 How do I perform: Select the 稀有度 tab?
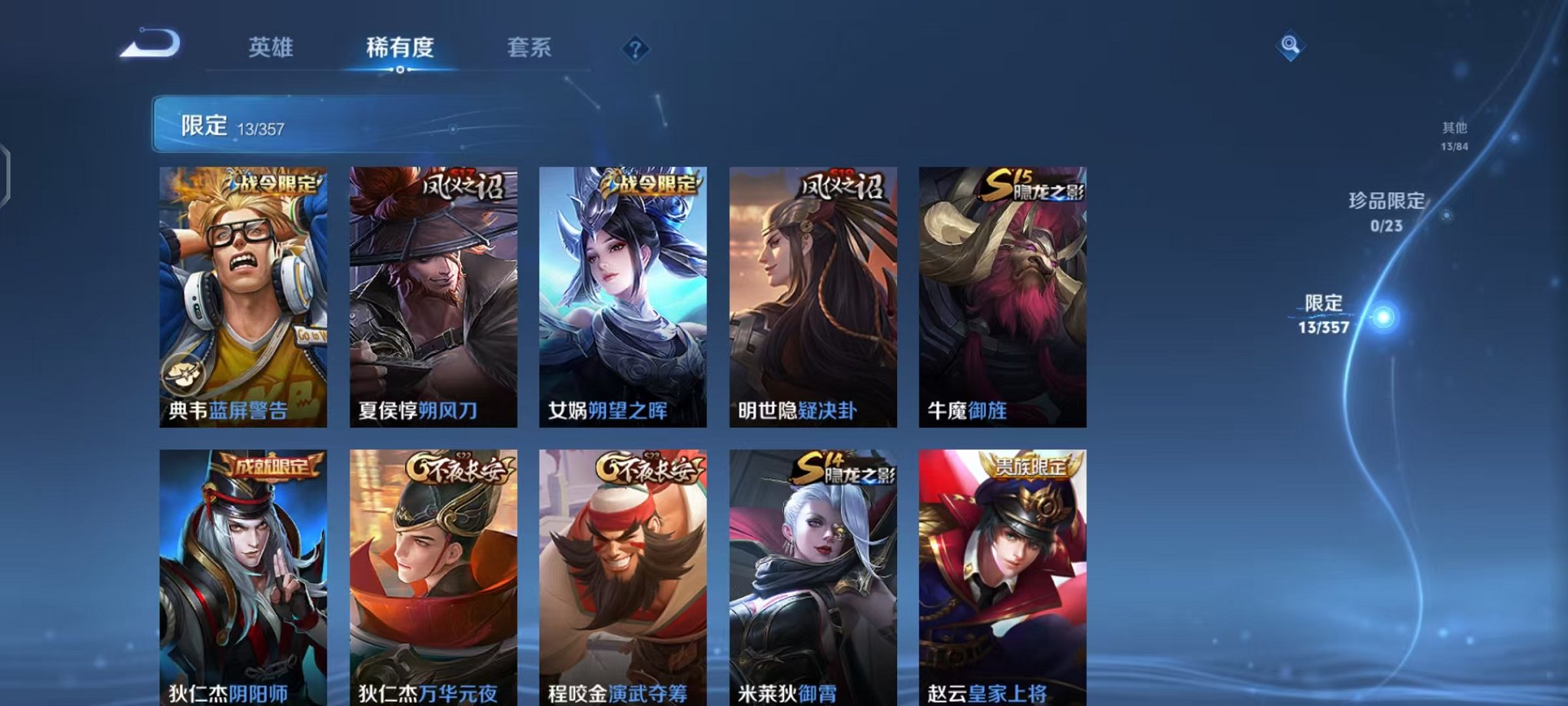pyautogui.click(x=401, y=48)
